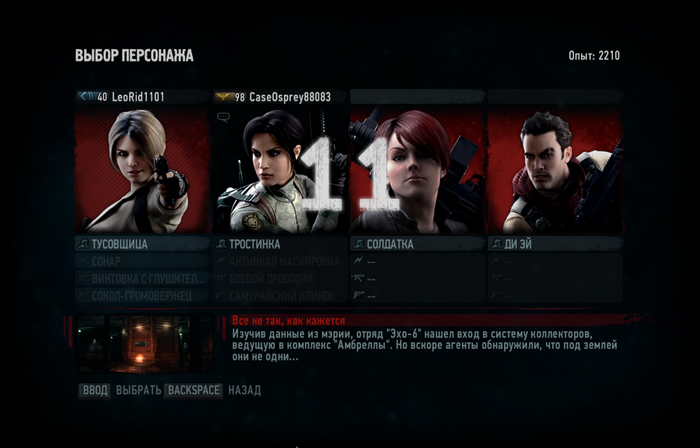The width and height of the screenshot is (700, 448).
Task: Select the Активная маскировка ability row
Action: click(280, 261)
